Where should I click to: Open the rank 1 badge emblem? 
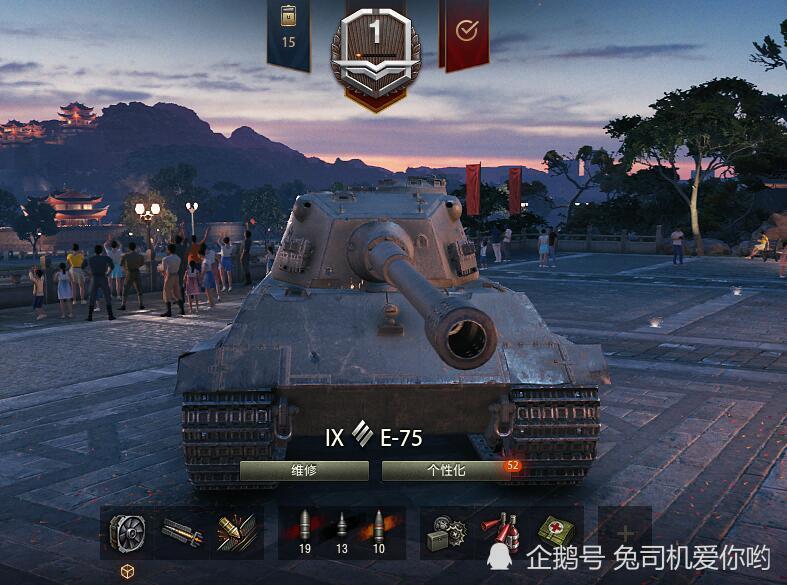click(375, 50)
